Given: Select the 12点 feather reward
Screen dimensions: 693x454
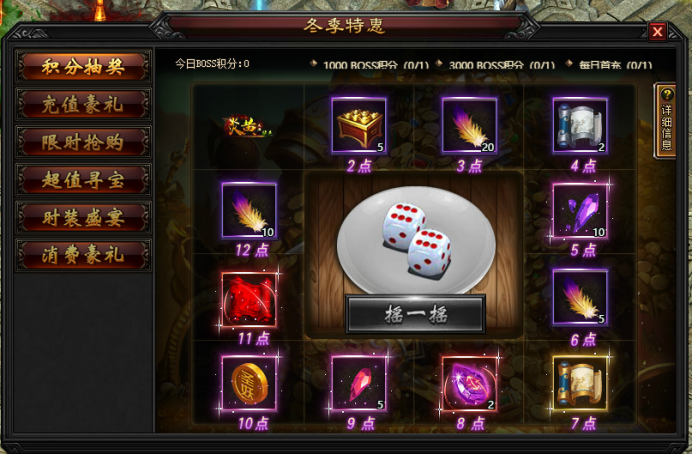Looking at the screenshot, I should pos(248,210).
